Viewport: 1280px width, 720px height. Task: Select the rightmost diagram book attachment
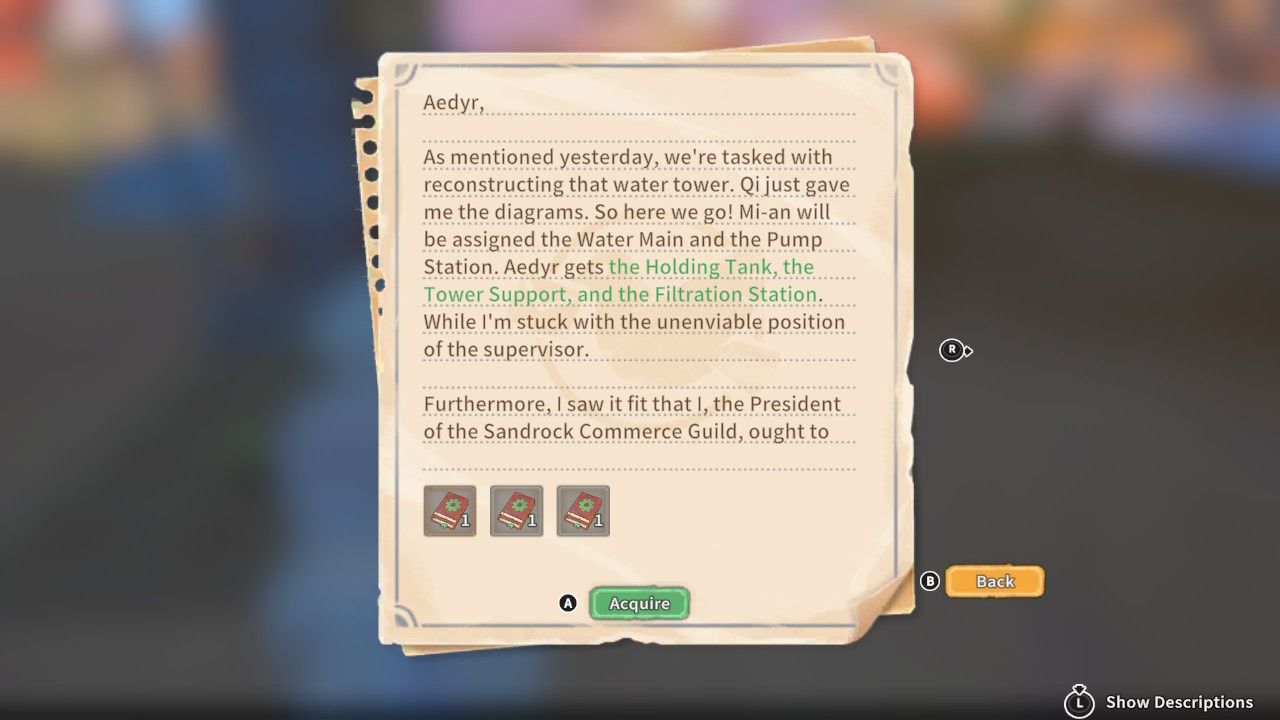click(583, 510)
